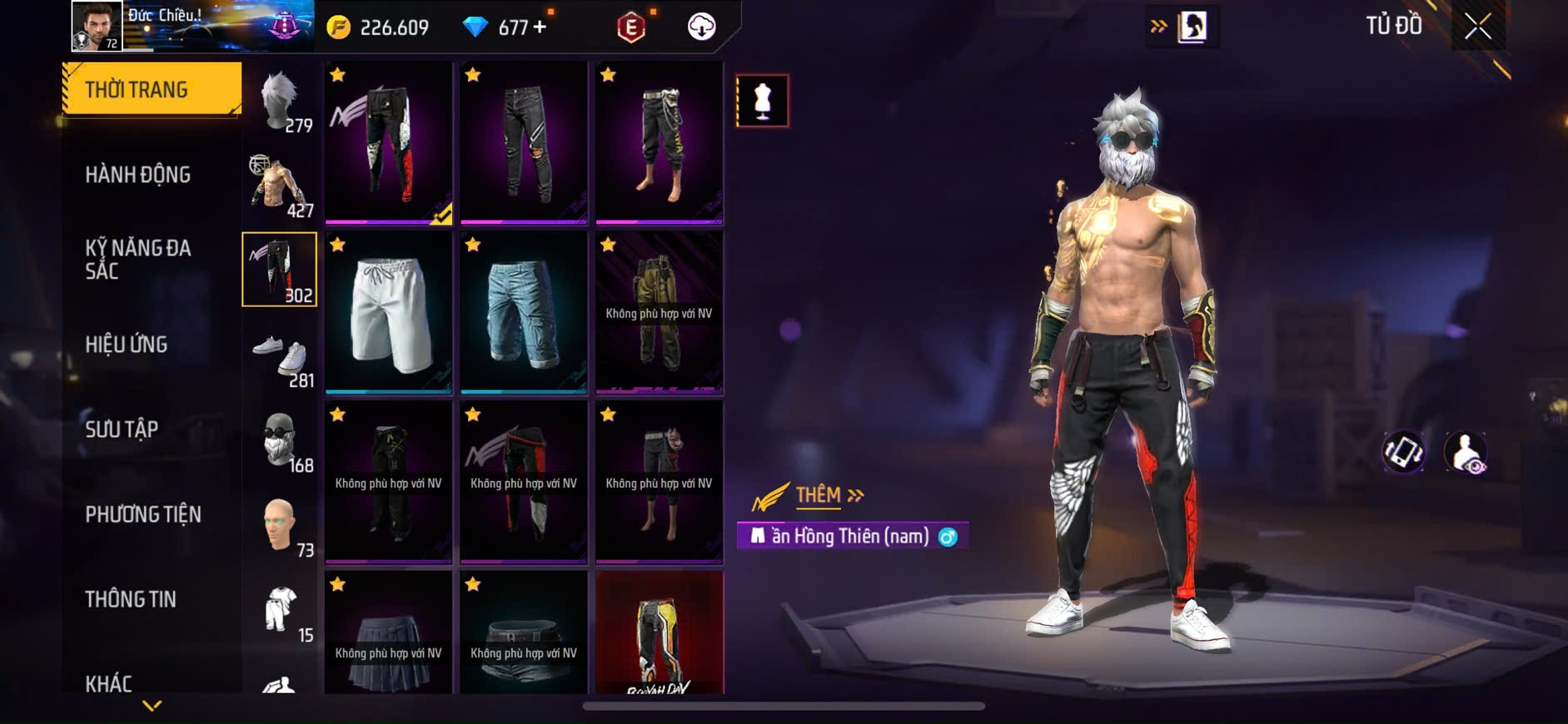Toggle the character view eye icon
The height and width of the screenshot is (724, 1568).
(x=1466, y=452)
